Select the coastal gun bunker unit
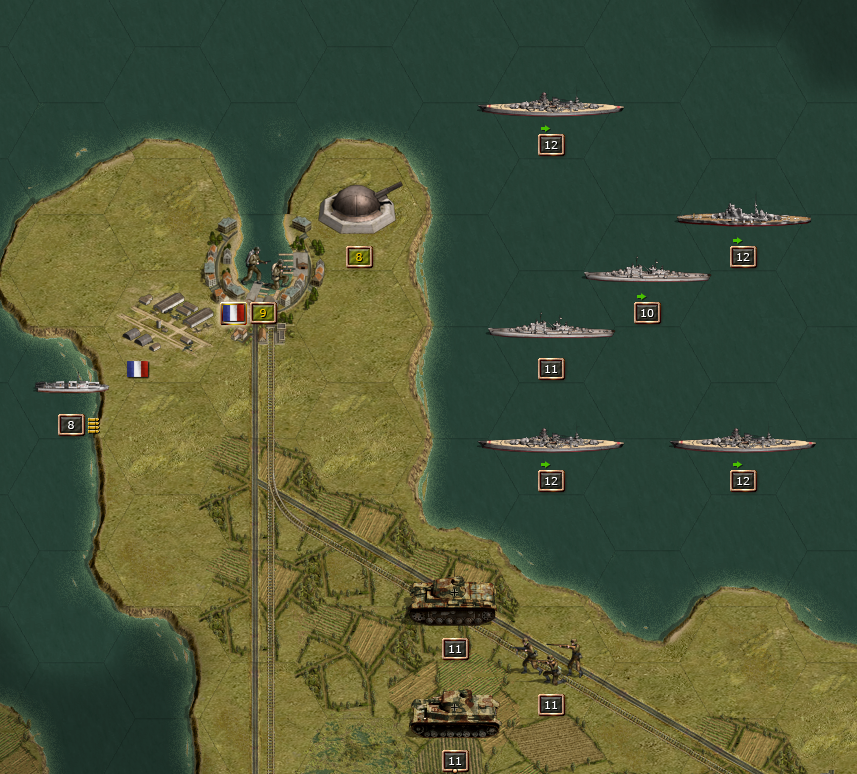Image resolution: width=857 pixels, height=774 pixels. [359, 208]
